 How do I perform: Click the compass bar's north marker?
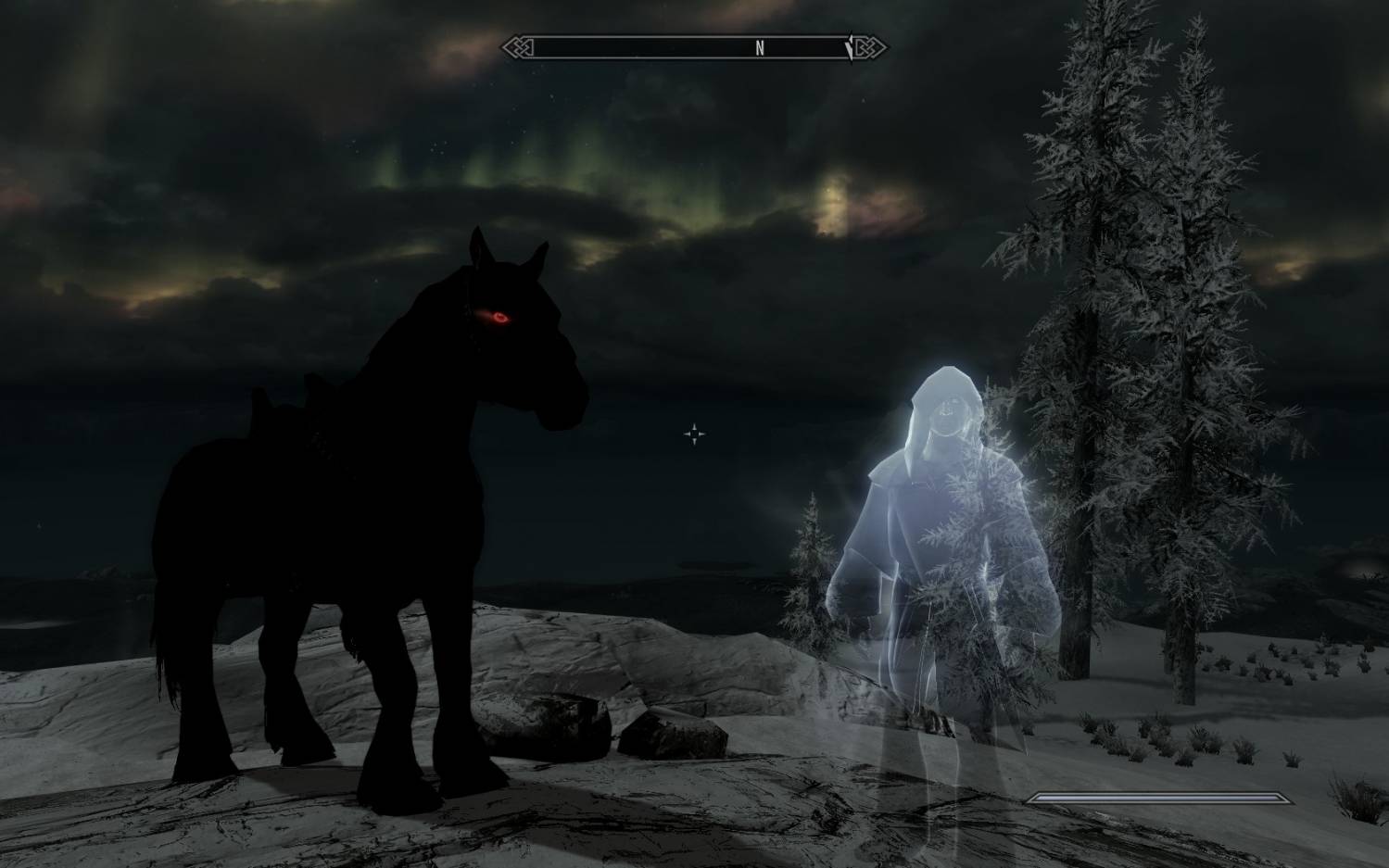click(759, 49)
